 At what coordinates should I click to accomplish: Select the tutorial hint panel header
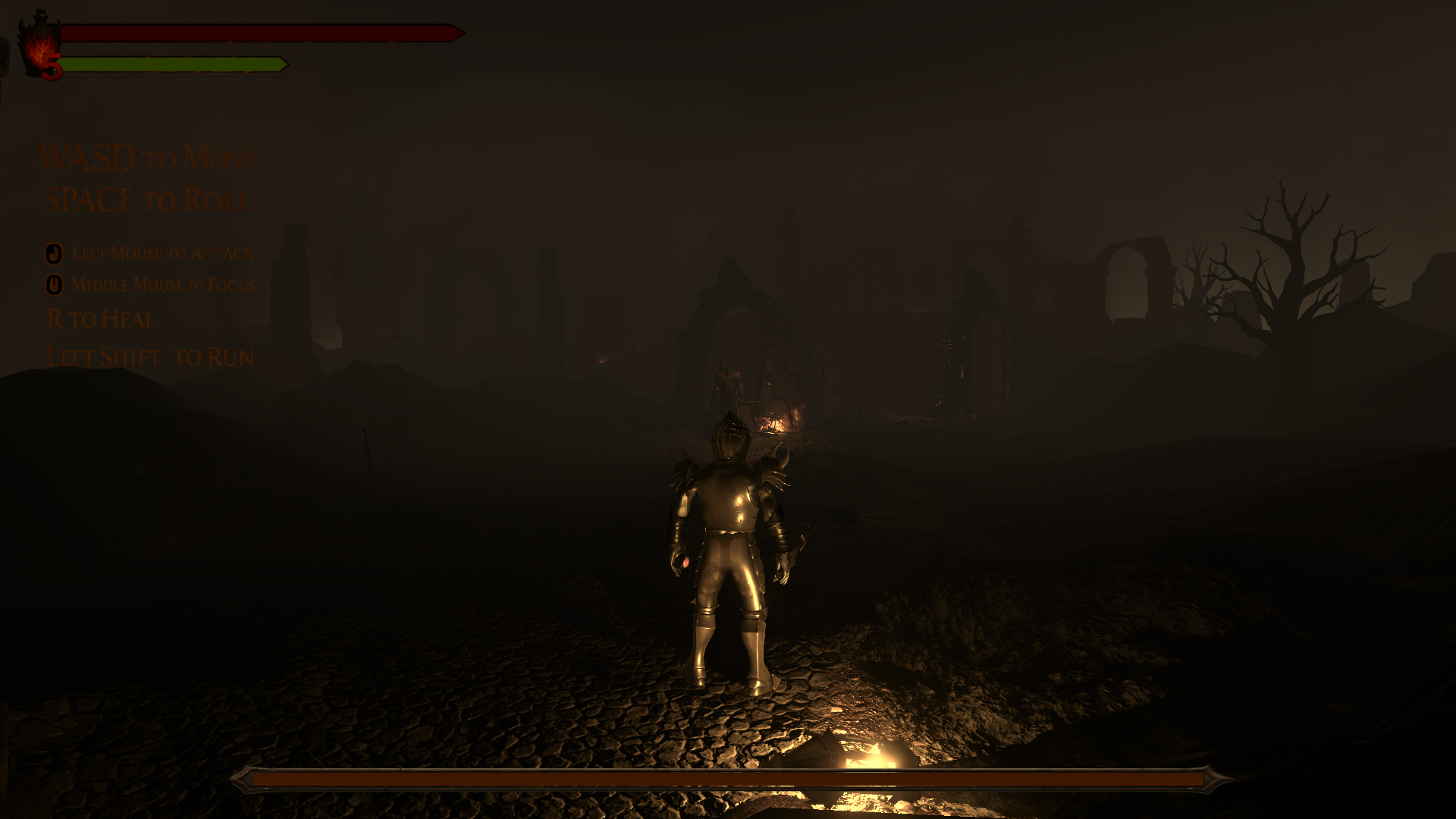[x=149, y=159]
